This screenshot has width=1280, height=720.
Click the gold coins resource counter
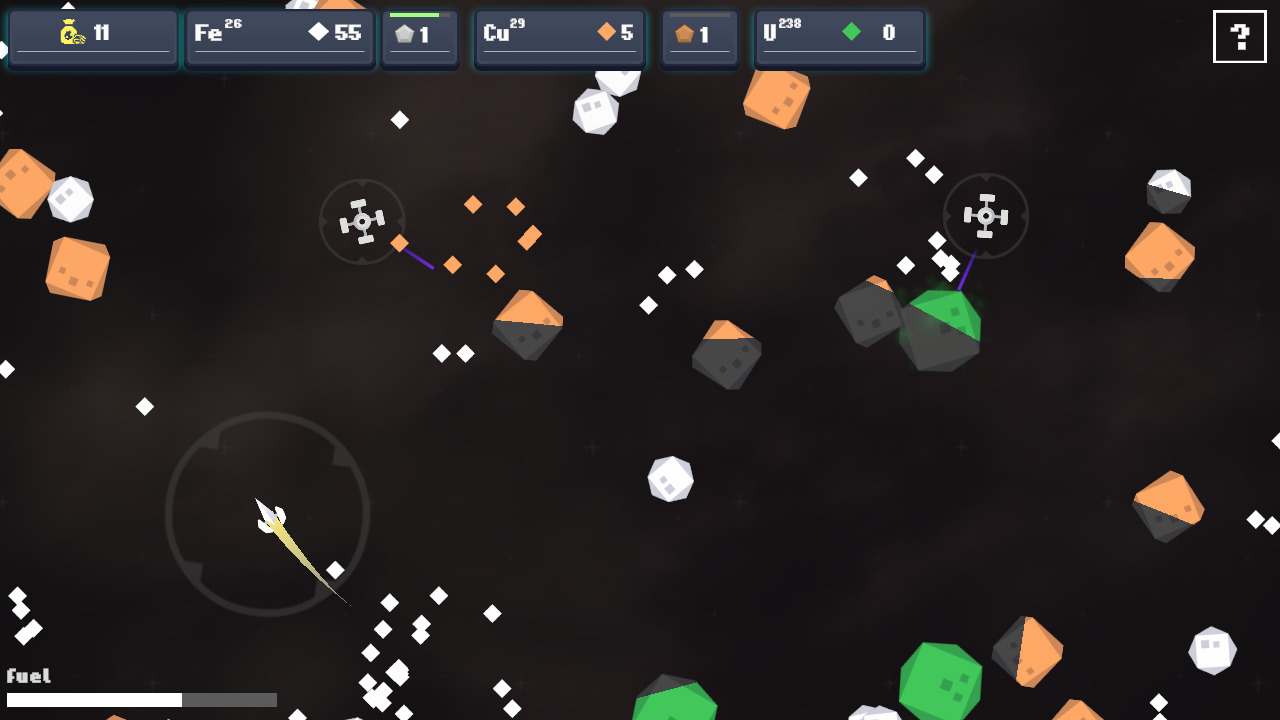pos(92,35)
